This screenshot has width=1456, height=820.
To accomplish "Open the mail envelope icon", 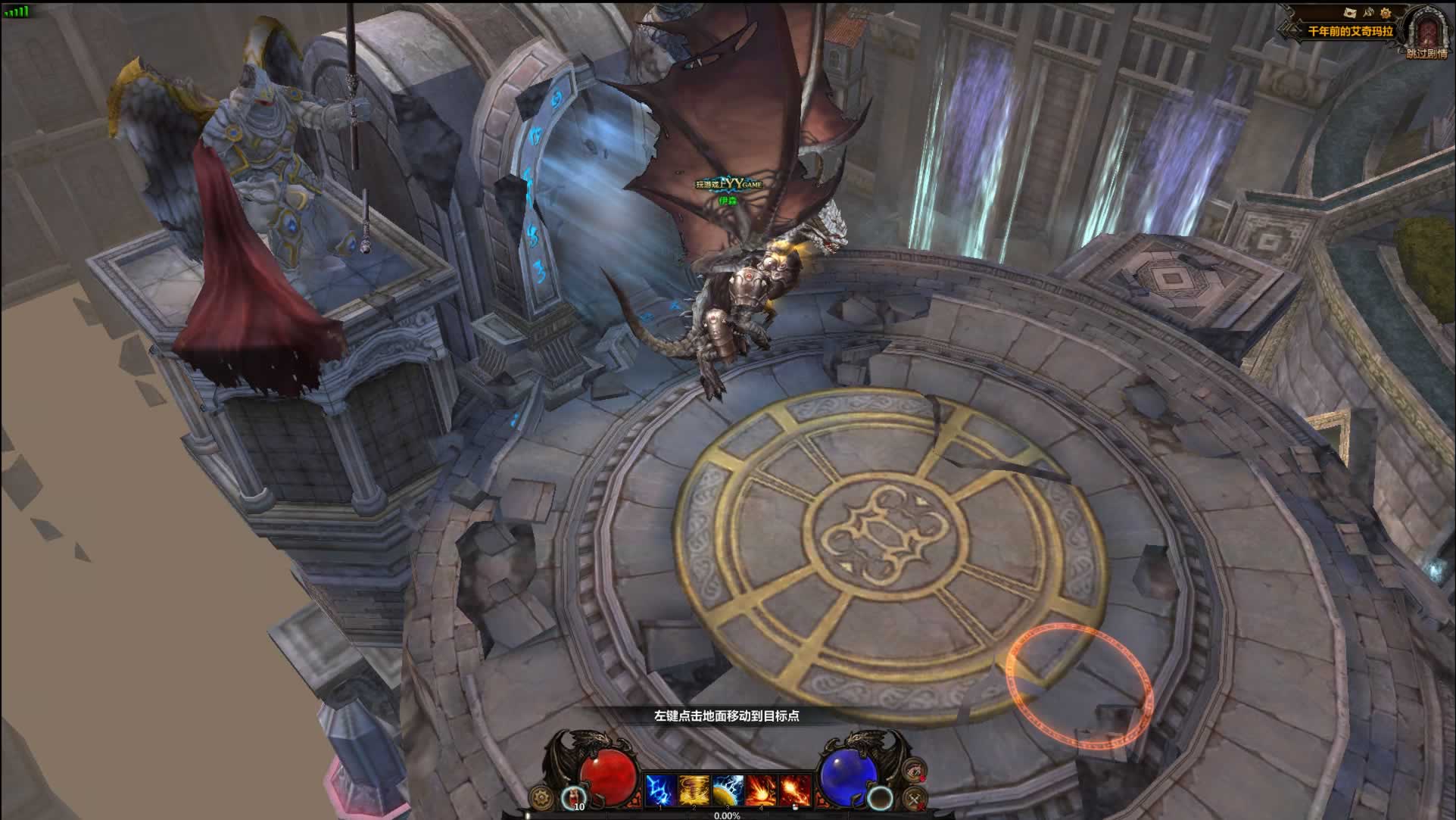I will click(x=1349, y=13).
